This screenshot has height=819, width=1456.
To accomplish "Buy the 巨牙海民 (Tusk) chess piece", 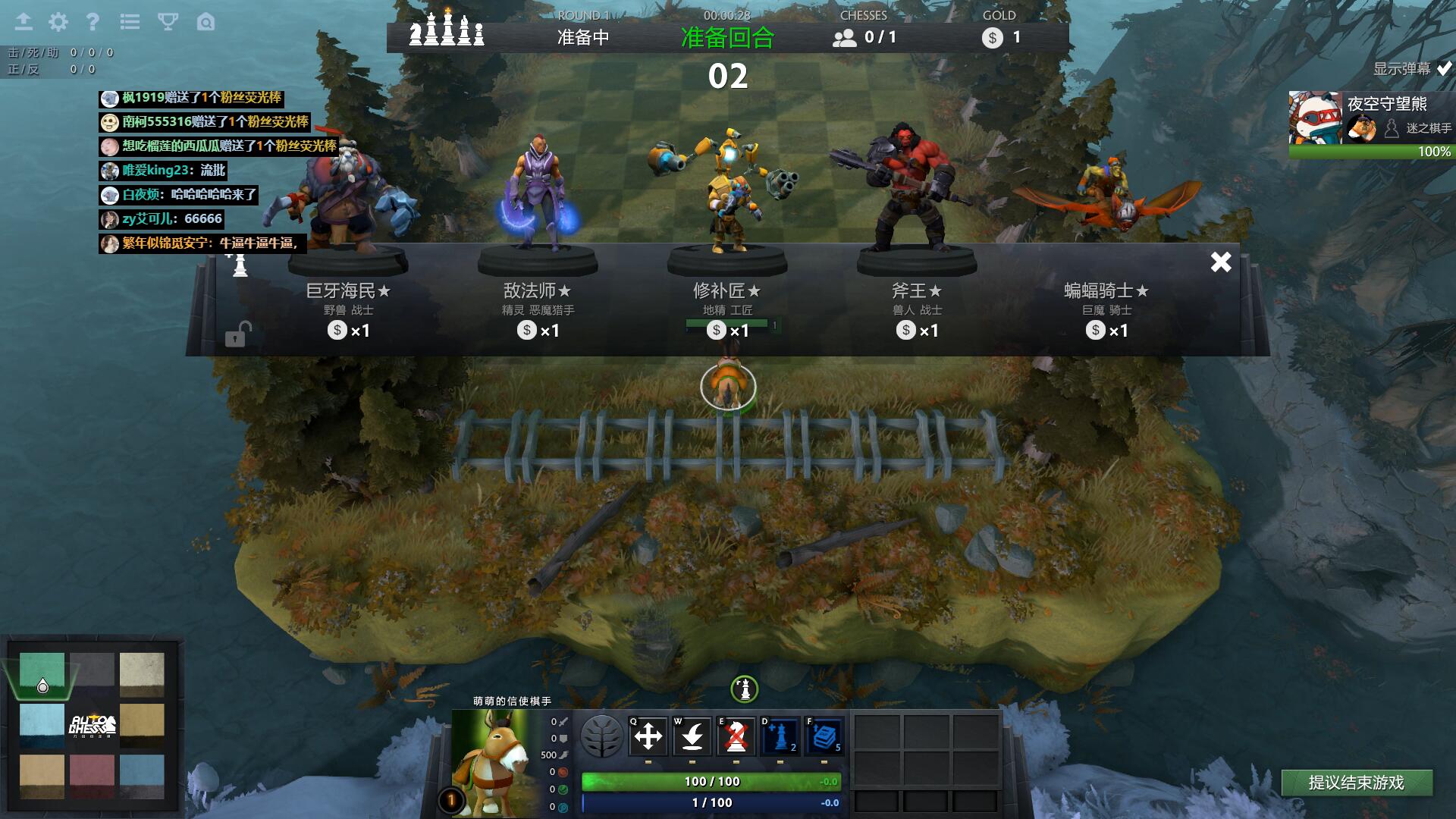I will (348, 303).
